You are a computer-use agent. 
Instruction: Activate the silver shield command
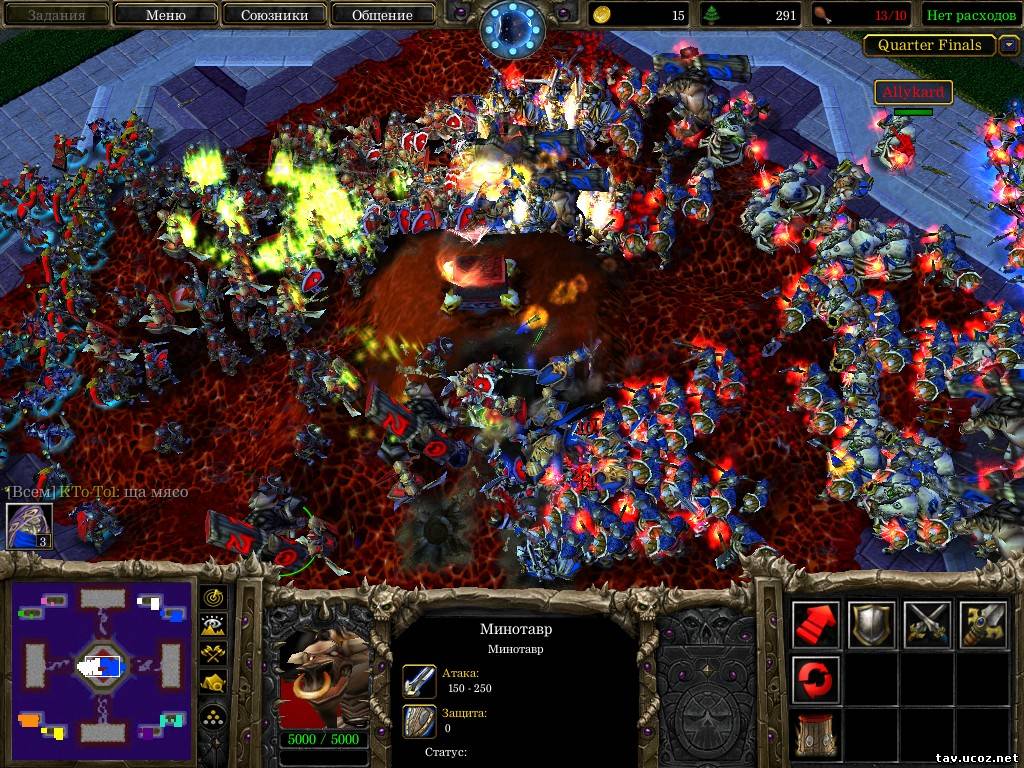click(871, 624)
